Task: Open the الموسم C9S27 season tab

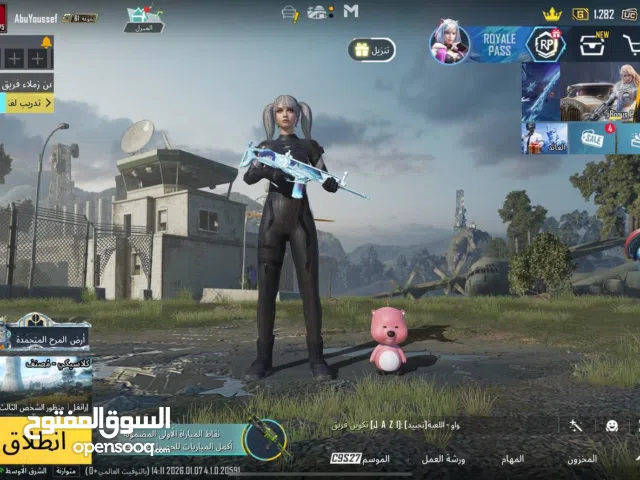Action: pos(360,459)
